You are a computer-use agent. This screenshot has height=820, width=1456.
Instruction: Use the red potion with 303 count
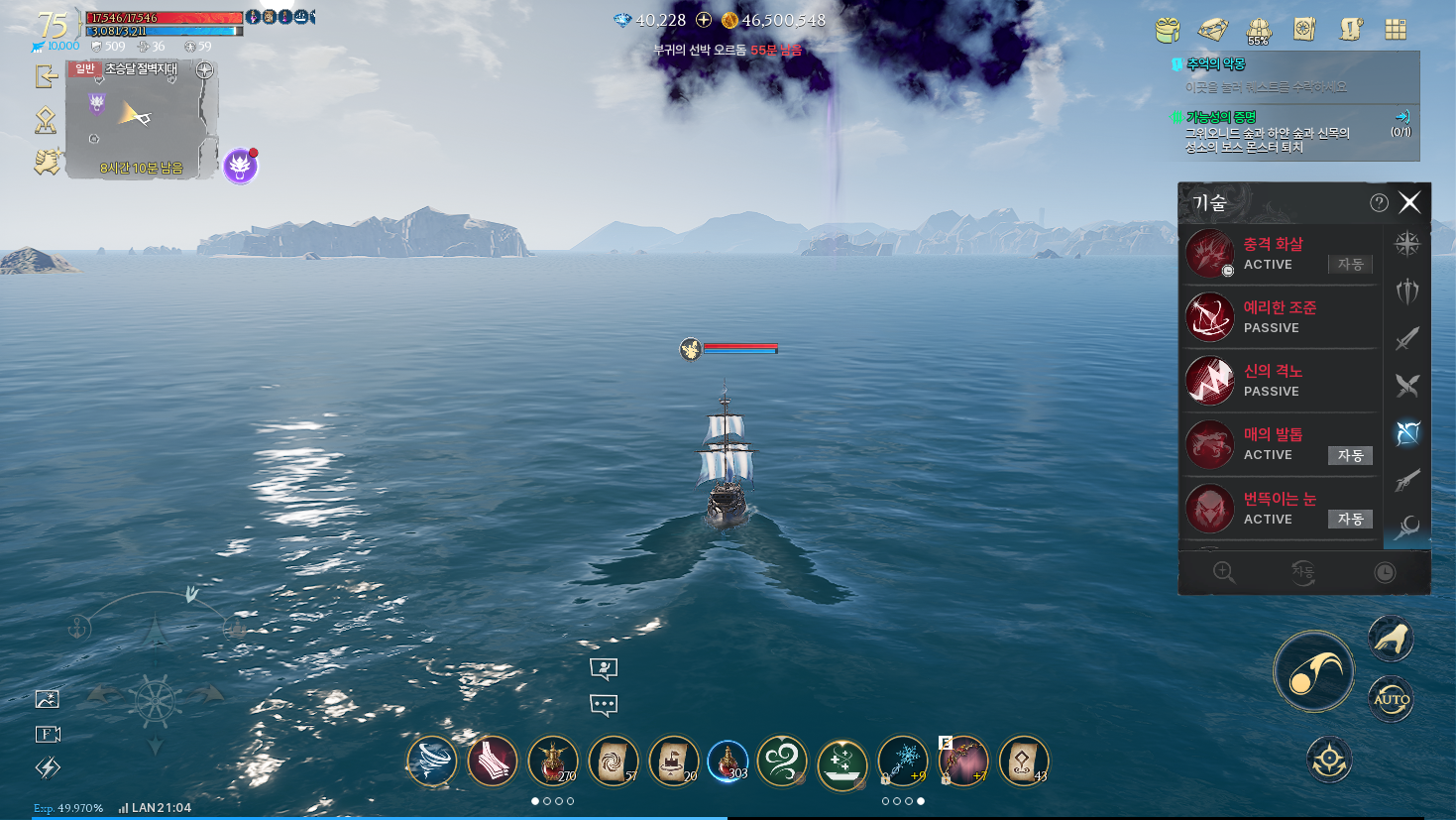[728, 761]
